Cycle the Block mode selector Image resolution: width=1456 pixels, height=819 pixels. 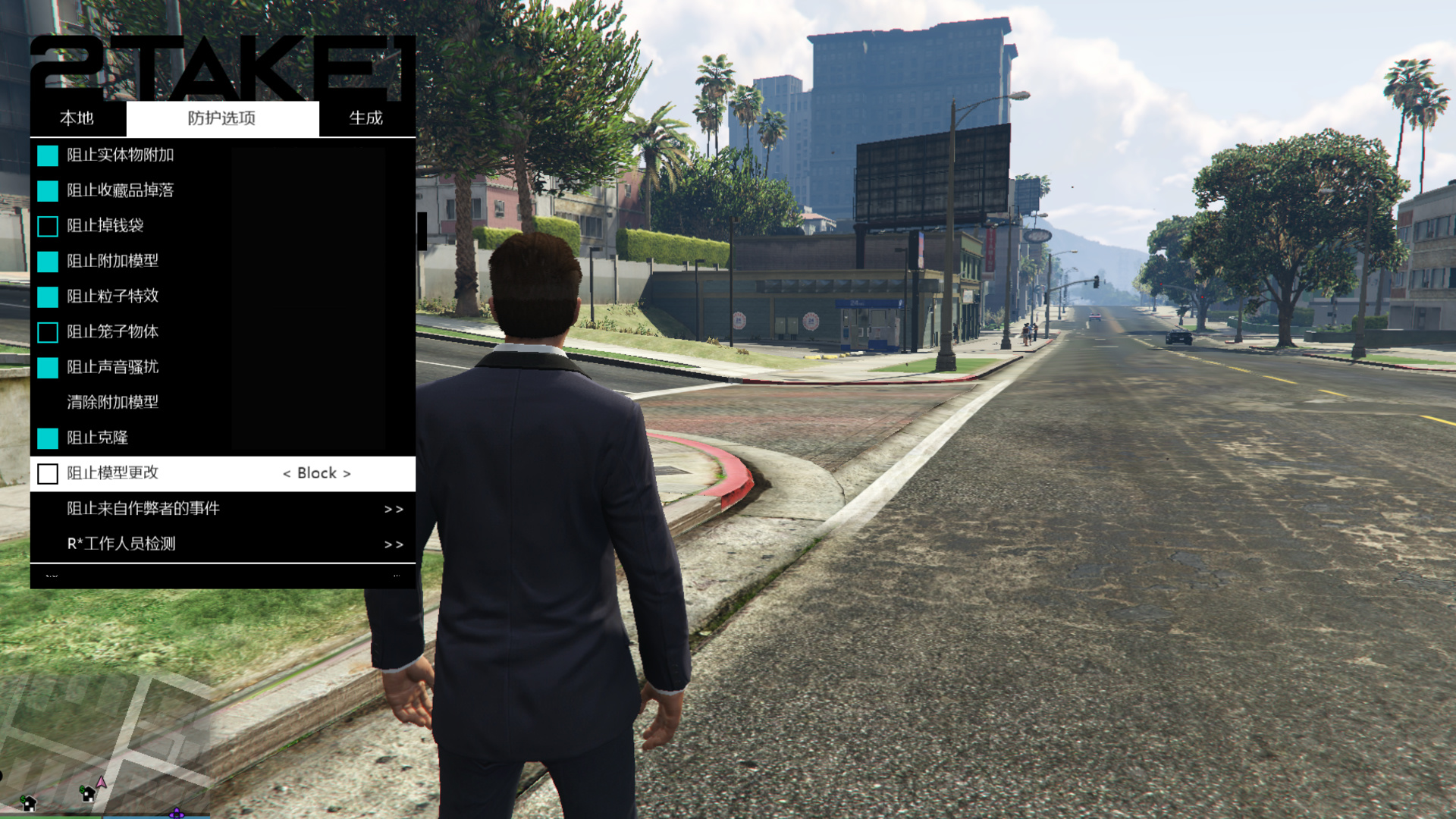click(317, 473)
